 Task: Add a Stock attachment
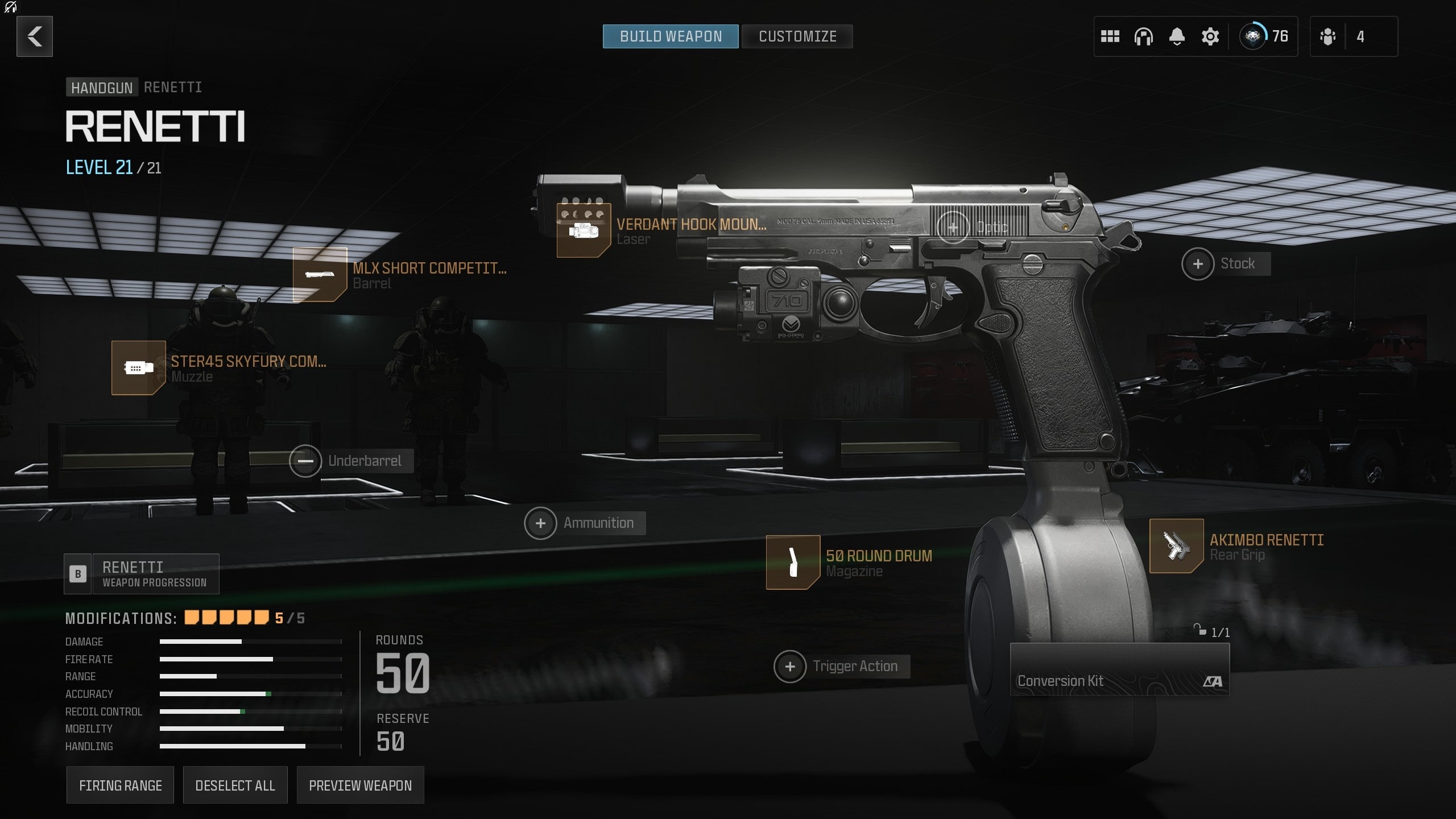pyautogui.click(x=1198, y=264)
